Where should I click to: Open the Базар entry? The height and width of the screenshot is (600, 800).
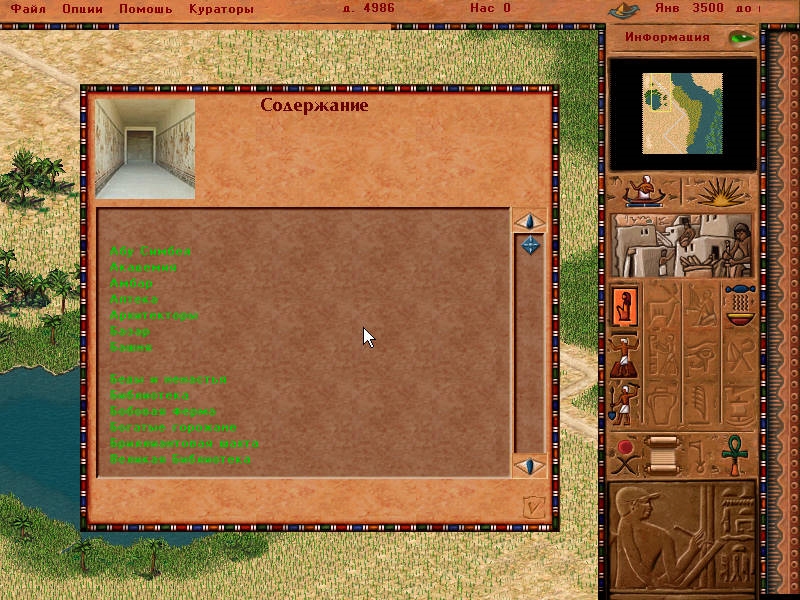click(x=130, y=331)
